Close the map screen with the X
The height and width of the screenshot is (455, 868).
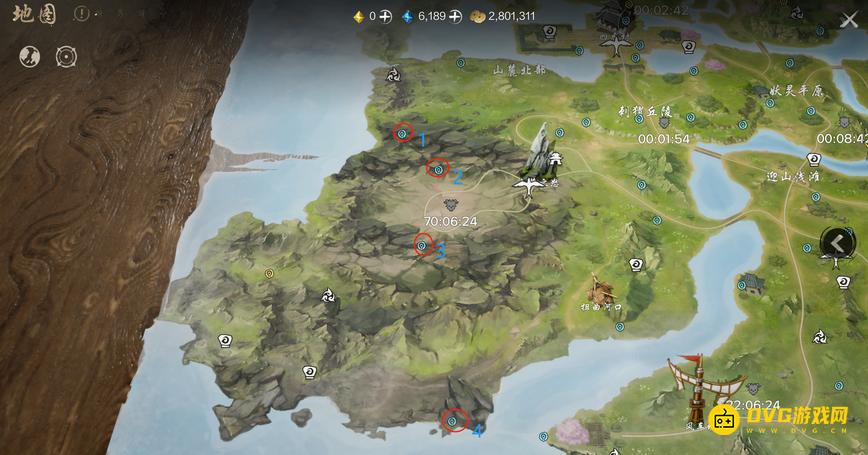pyautogui.click(x=848, y=20)
